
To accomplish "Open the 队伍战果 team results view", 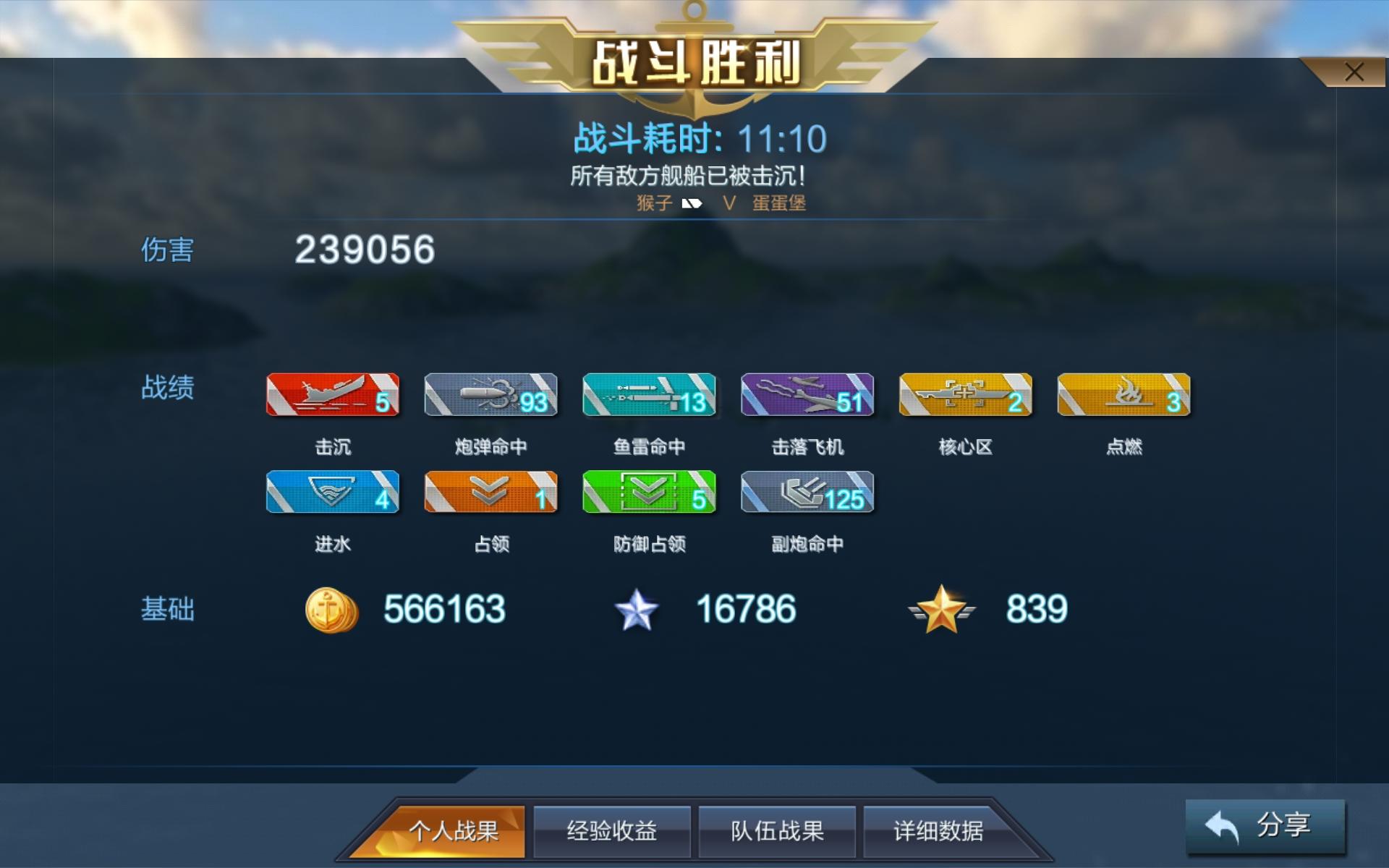I will pyautogui.click(x=776, y=831).
